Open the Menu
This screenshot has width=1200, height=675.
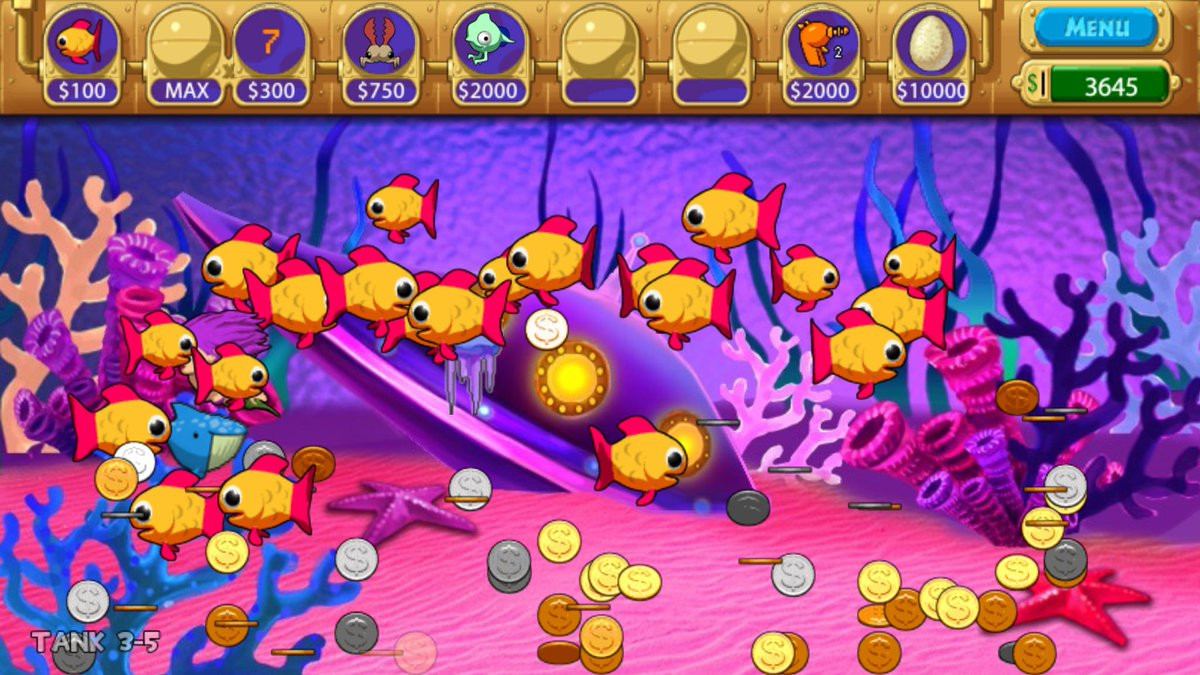click(1095, 27)
